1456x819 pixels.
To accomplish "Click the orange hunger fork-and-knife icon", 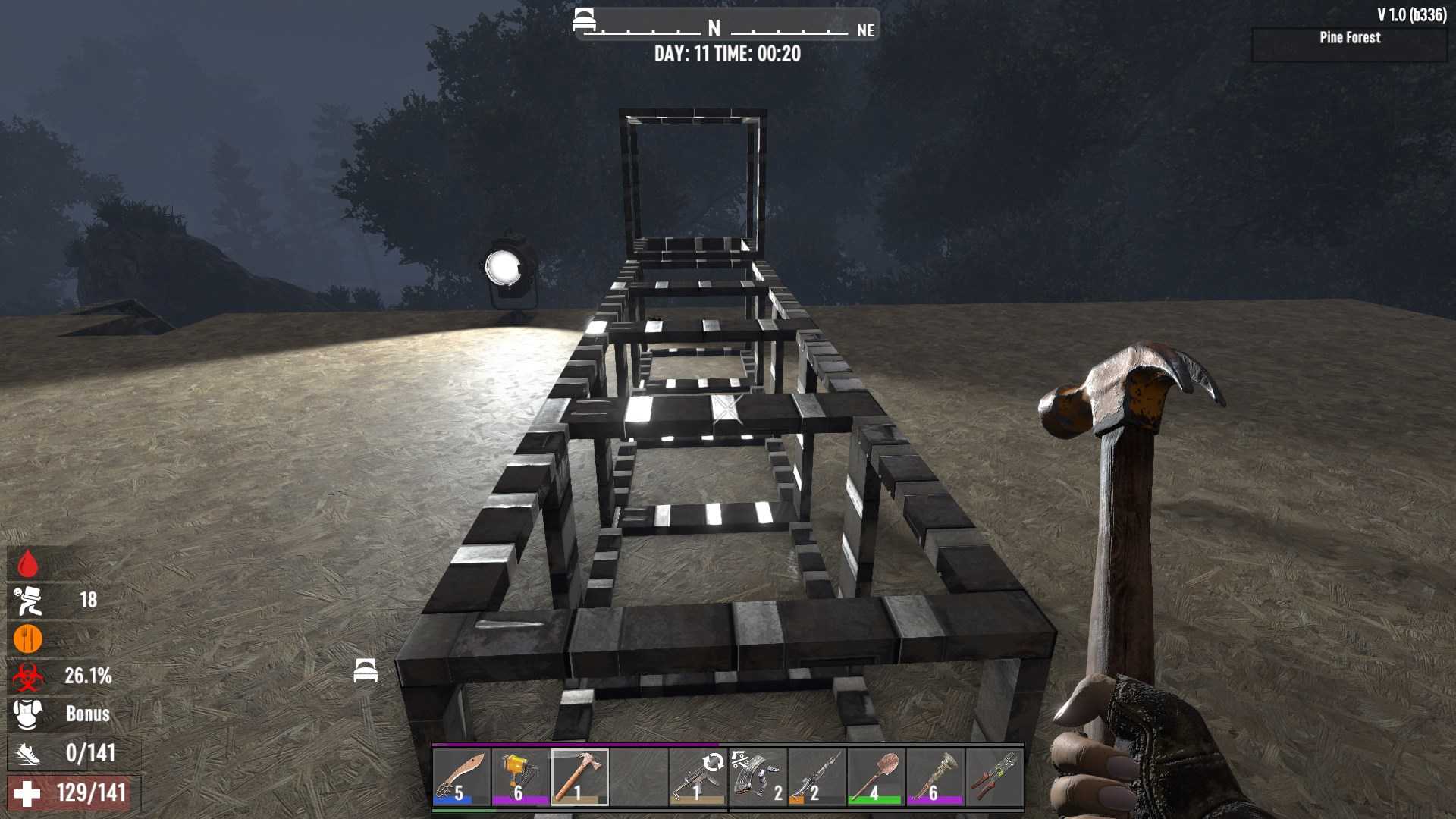I will coord(28,639).
